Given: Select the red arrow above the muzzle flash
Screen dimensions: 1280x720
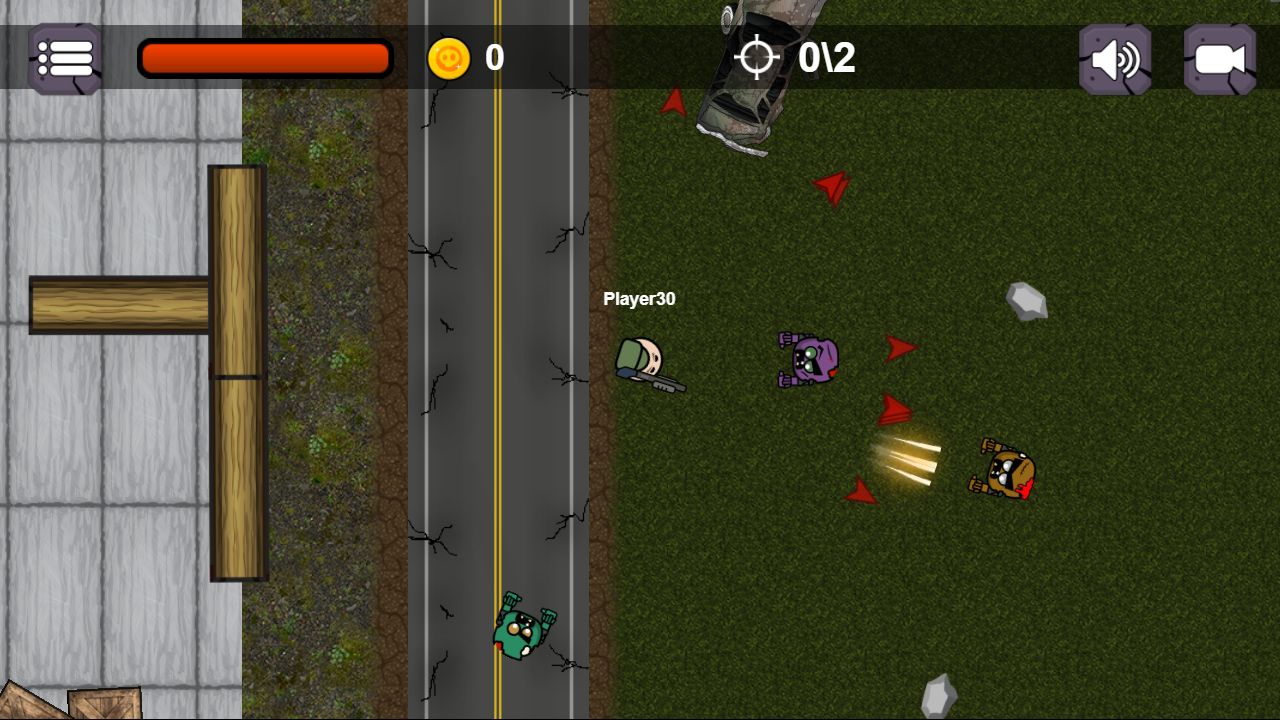Looking at the screenshot, I should pos(894,410).
